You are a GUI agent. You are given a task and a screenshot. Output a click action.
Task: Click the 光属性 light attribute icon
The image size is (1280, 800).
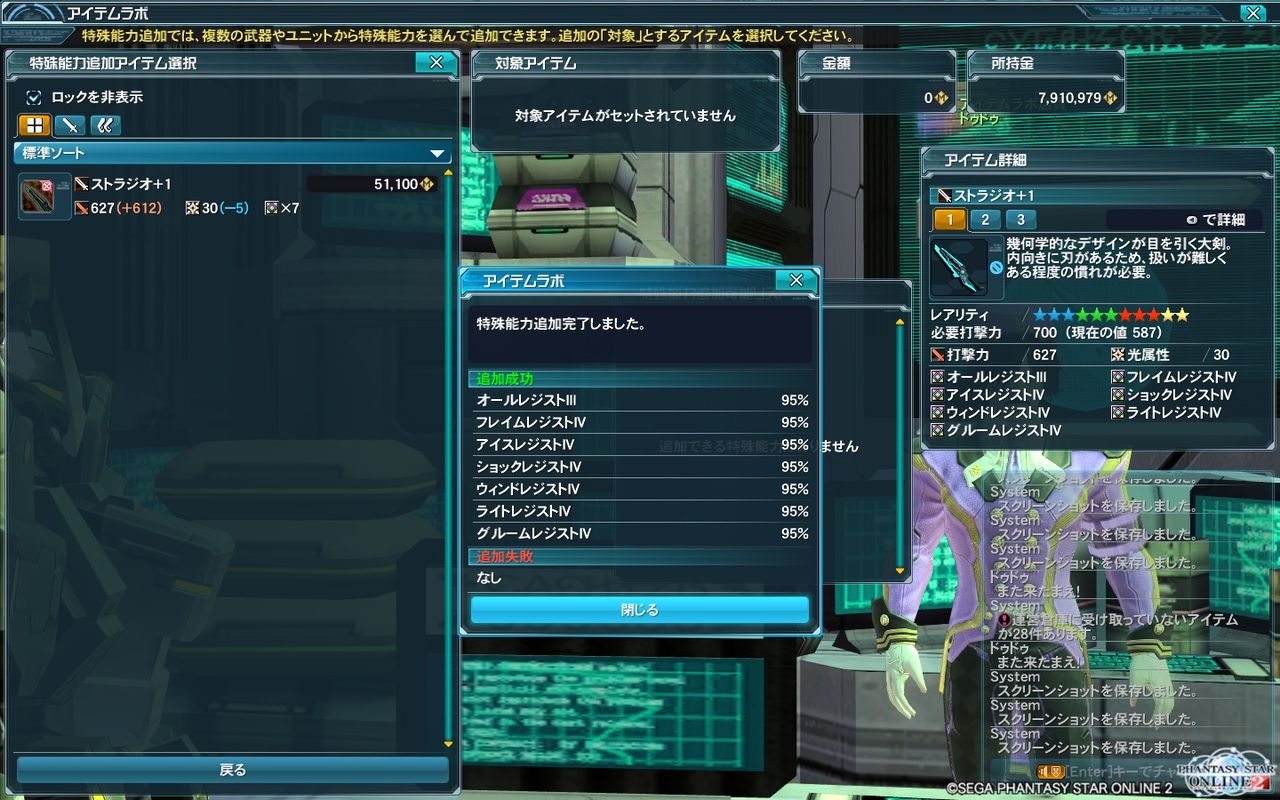(x=1119, y=354)
